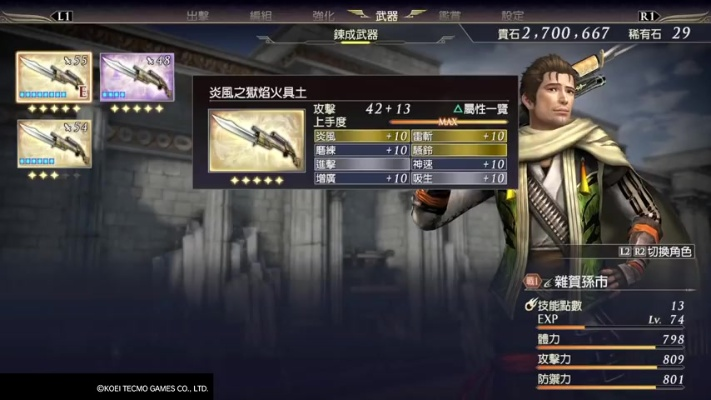Switch to the 強化 tab
The height and width of the screenshot is (400, 711).
[322, 16]
